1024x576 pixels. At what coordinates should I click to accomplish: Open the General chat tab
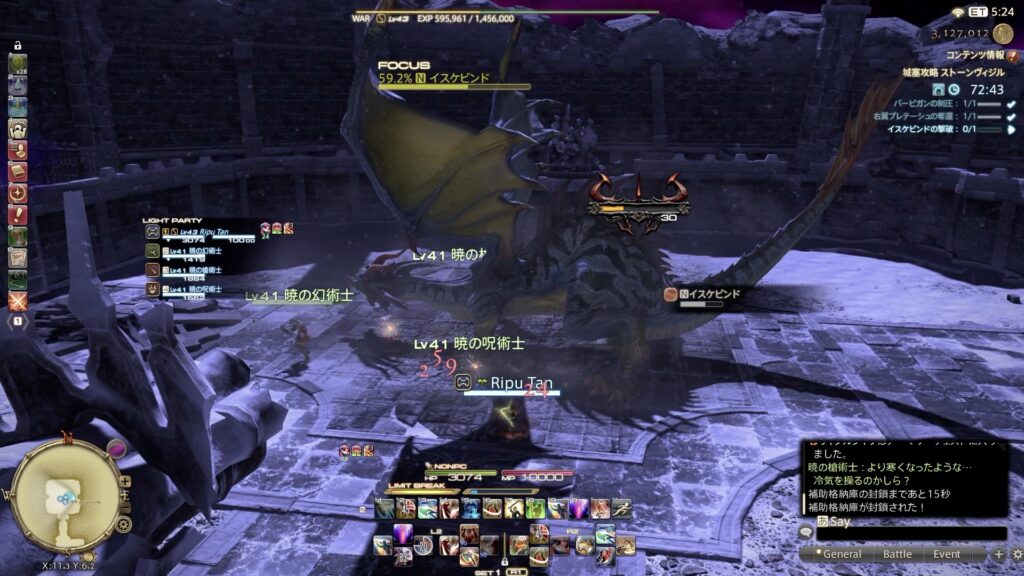pos(841,554)
